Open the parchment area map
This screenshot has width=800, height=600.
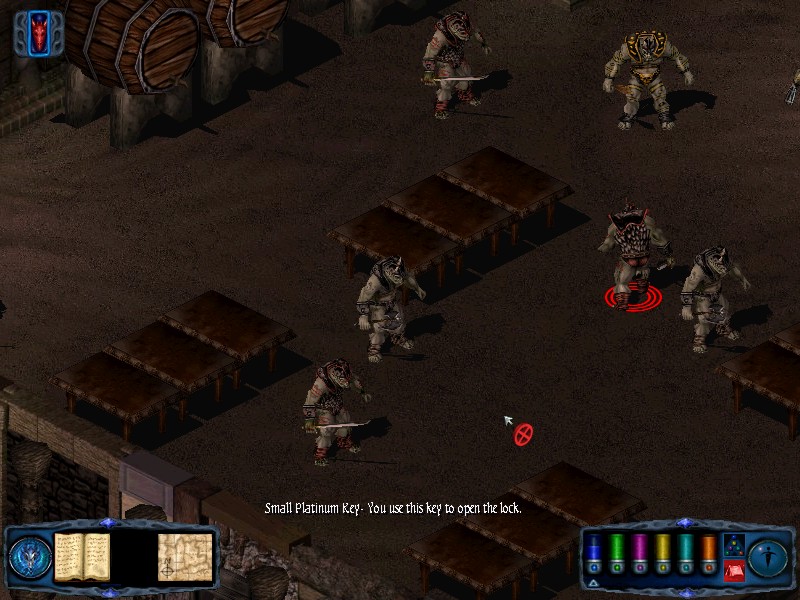(185, 556)
